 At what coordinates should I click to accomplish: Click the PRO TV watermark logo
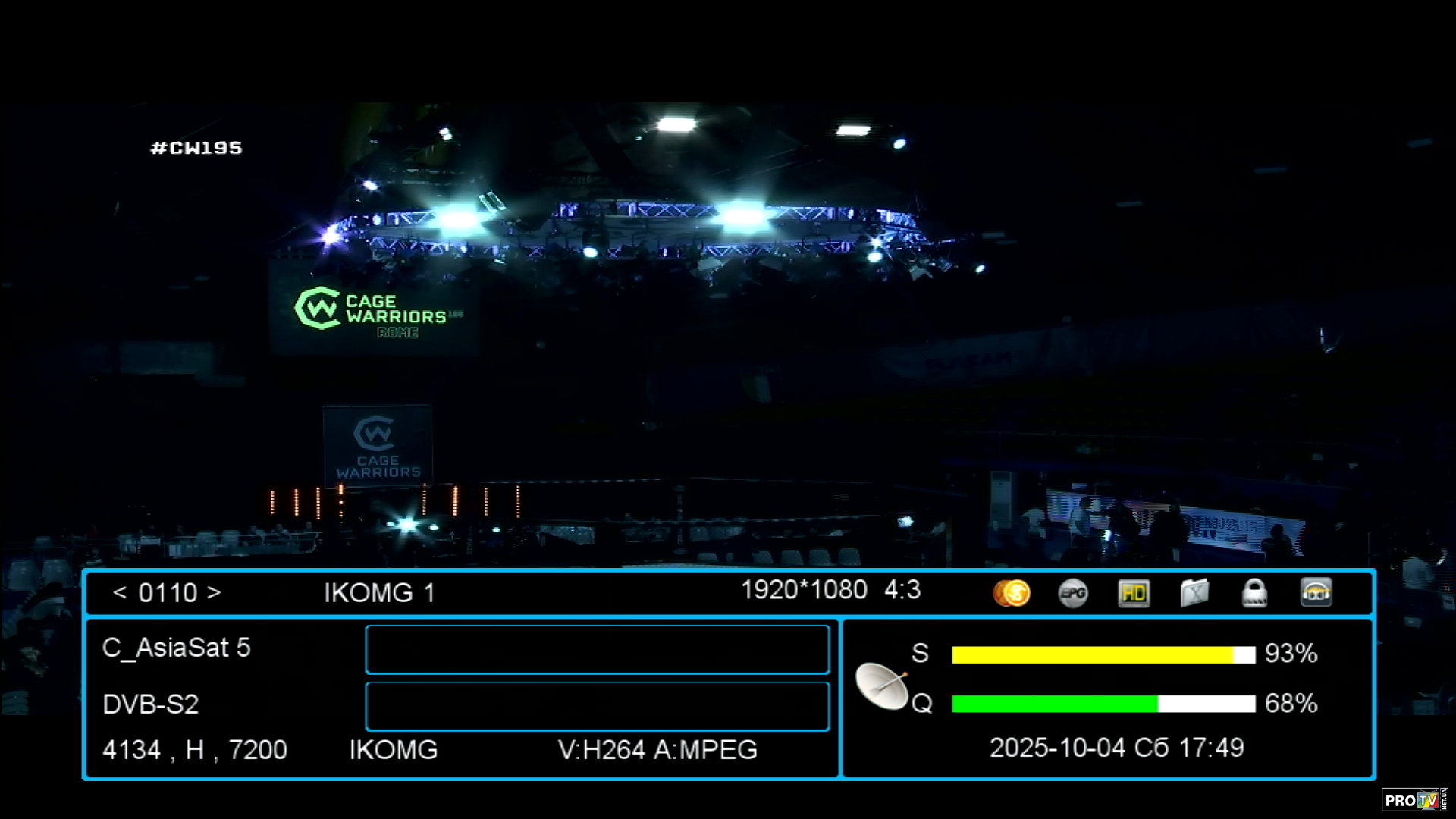1414,800
